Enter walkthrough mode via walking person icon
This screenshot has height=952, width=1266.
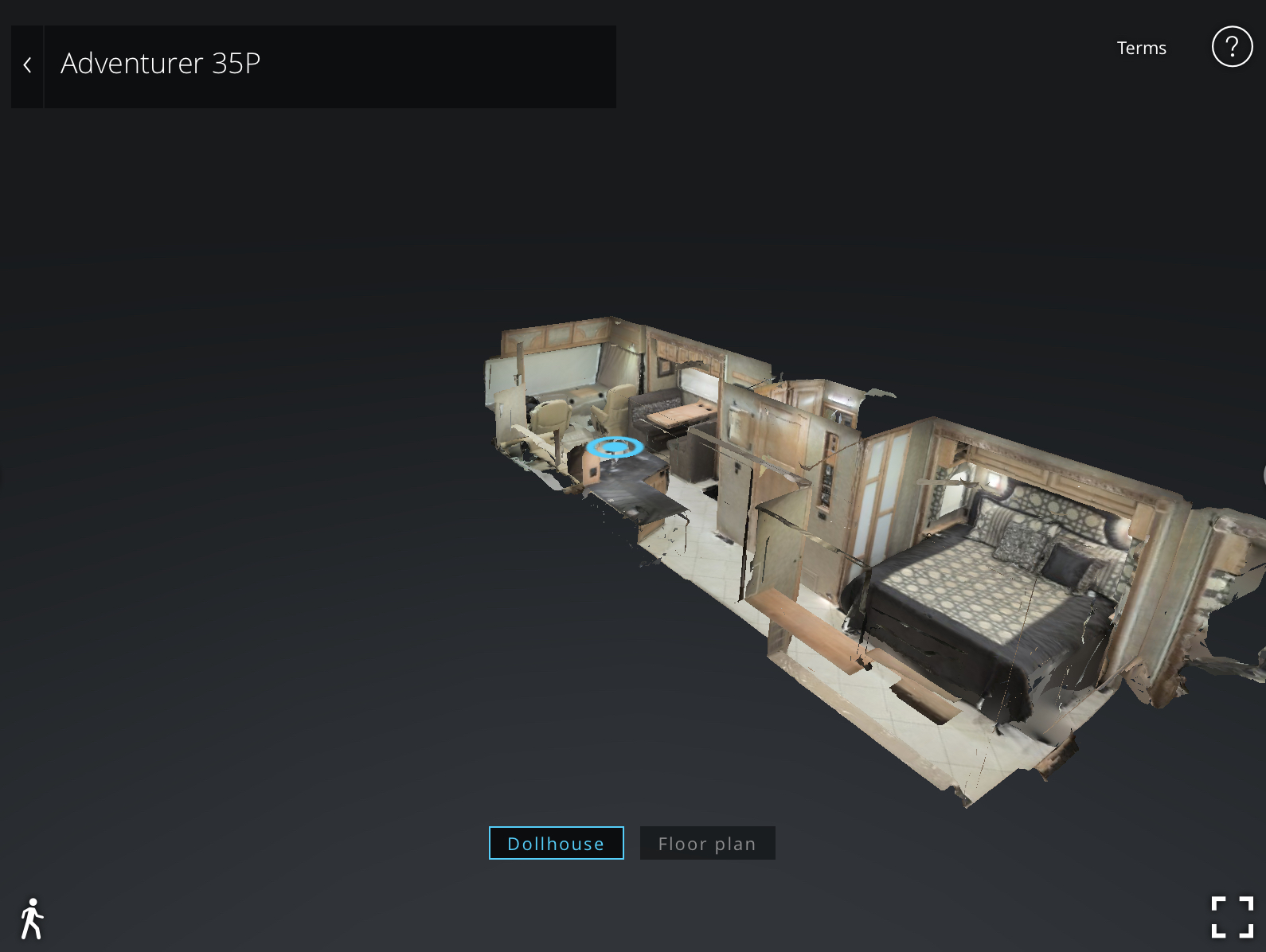(x=32, y=919)
